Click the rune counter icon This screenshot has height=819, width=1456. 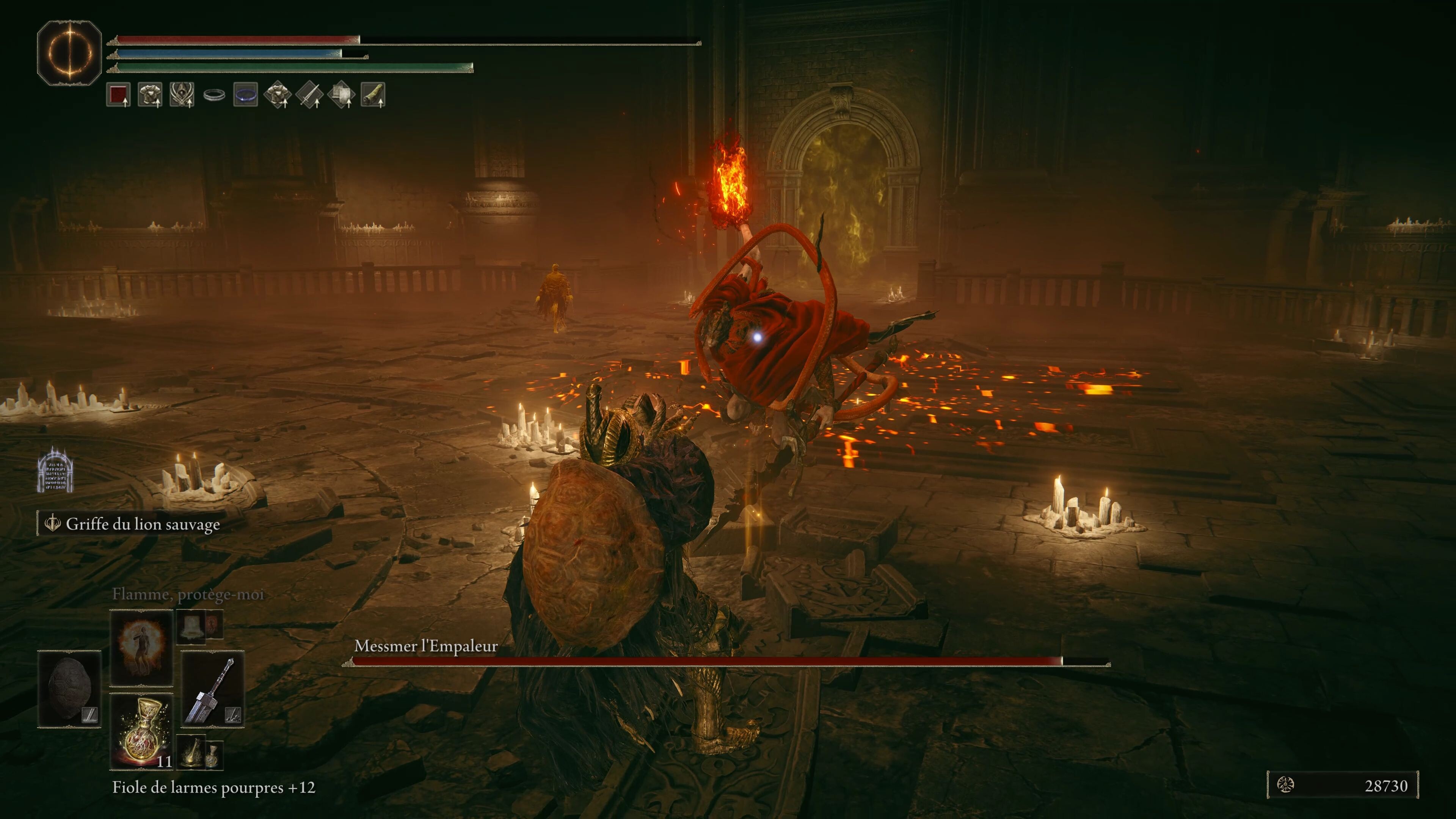1286,785
